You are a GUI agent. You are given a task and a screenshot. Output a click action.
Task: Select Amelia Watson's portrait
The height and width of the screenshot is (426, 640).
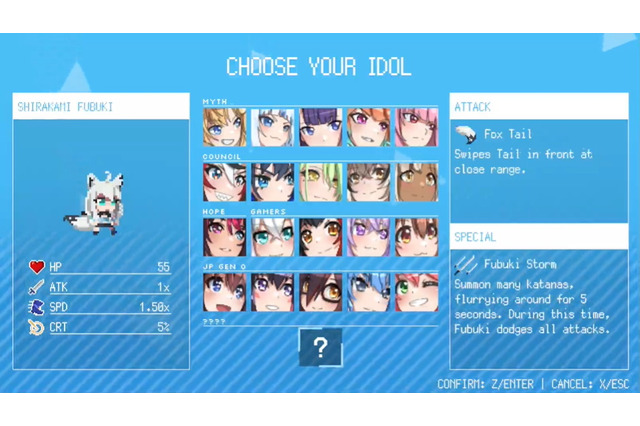point(224,128)
